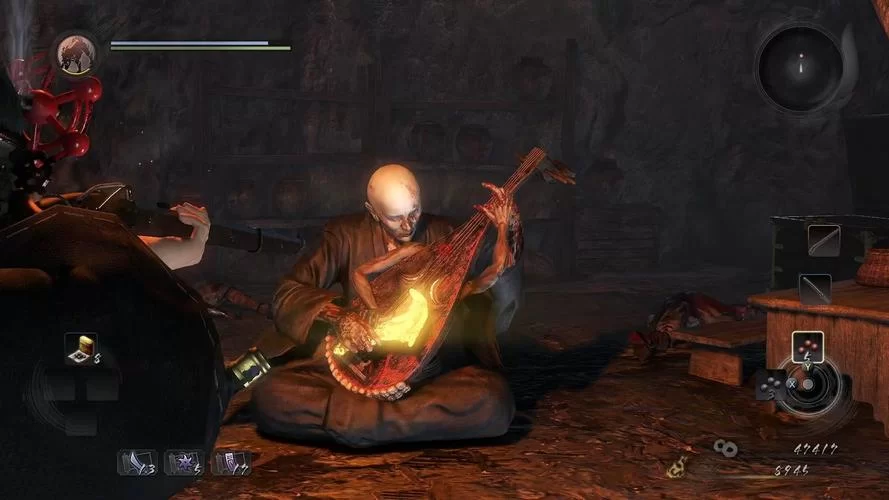Use the gold block shortcut item
The height and width of the screenshot is (500, 889).
(x=80, y=348)
